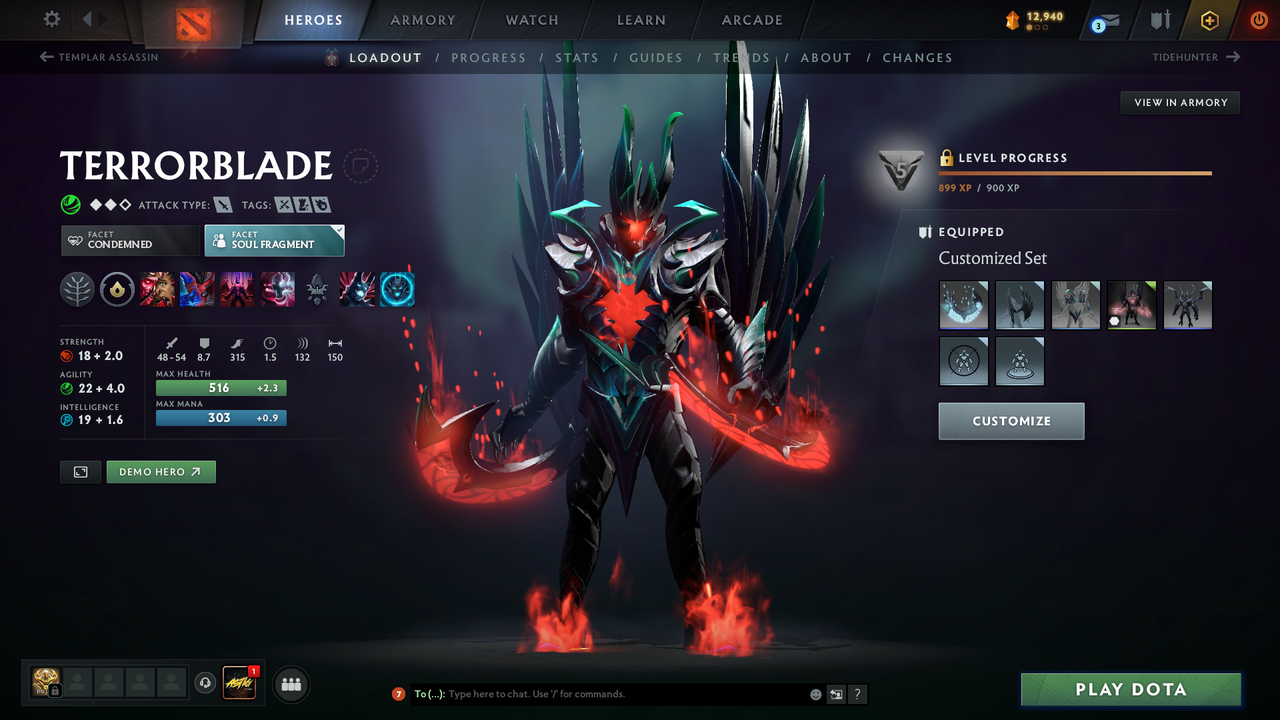Select Terrorblade's Reflection ability icon
The height and width of the screenshot is (720, 1280).
click(x=158, y=289)
